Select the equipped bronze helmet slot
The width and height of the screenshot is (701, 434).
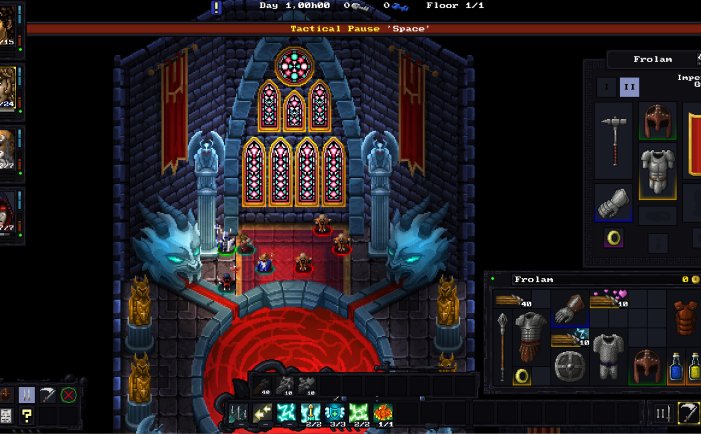pyautogui.click(x=657, y=121)
